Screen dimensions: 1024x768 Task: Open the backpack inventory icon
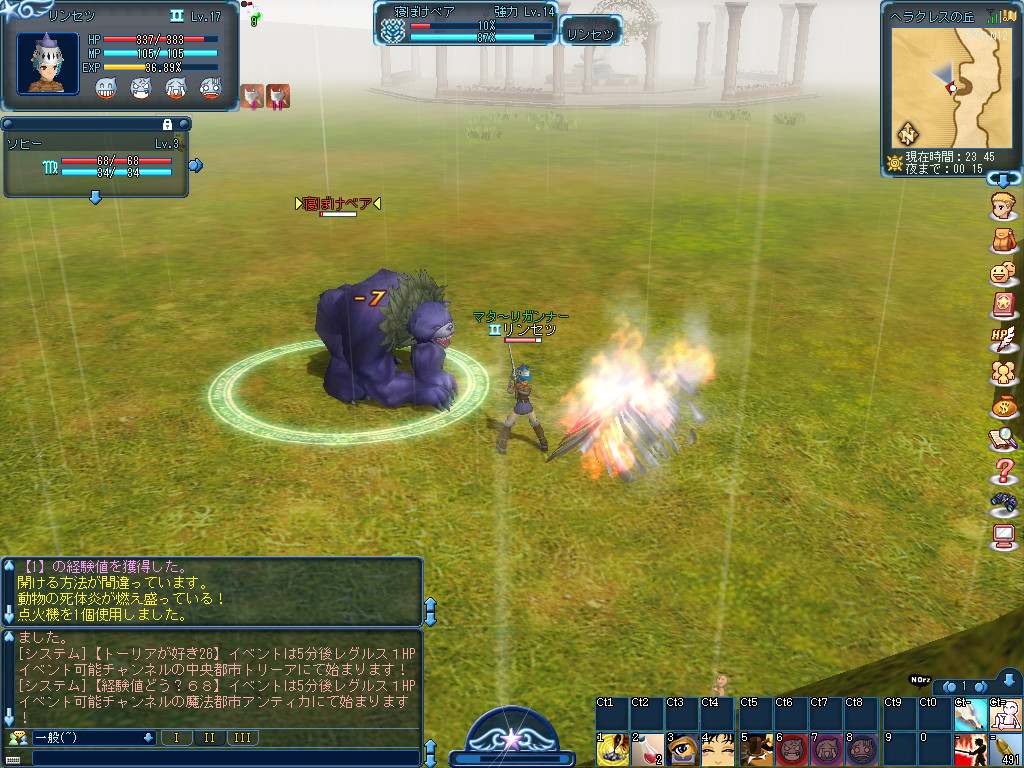(1004, 241)
